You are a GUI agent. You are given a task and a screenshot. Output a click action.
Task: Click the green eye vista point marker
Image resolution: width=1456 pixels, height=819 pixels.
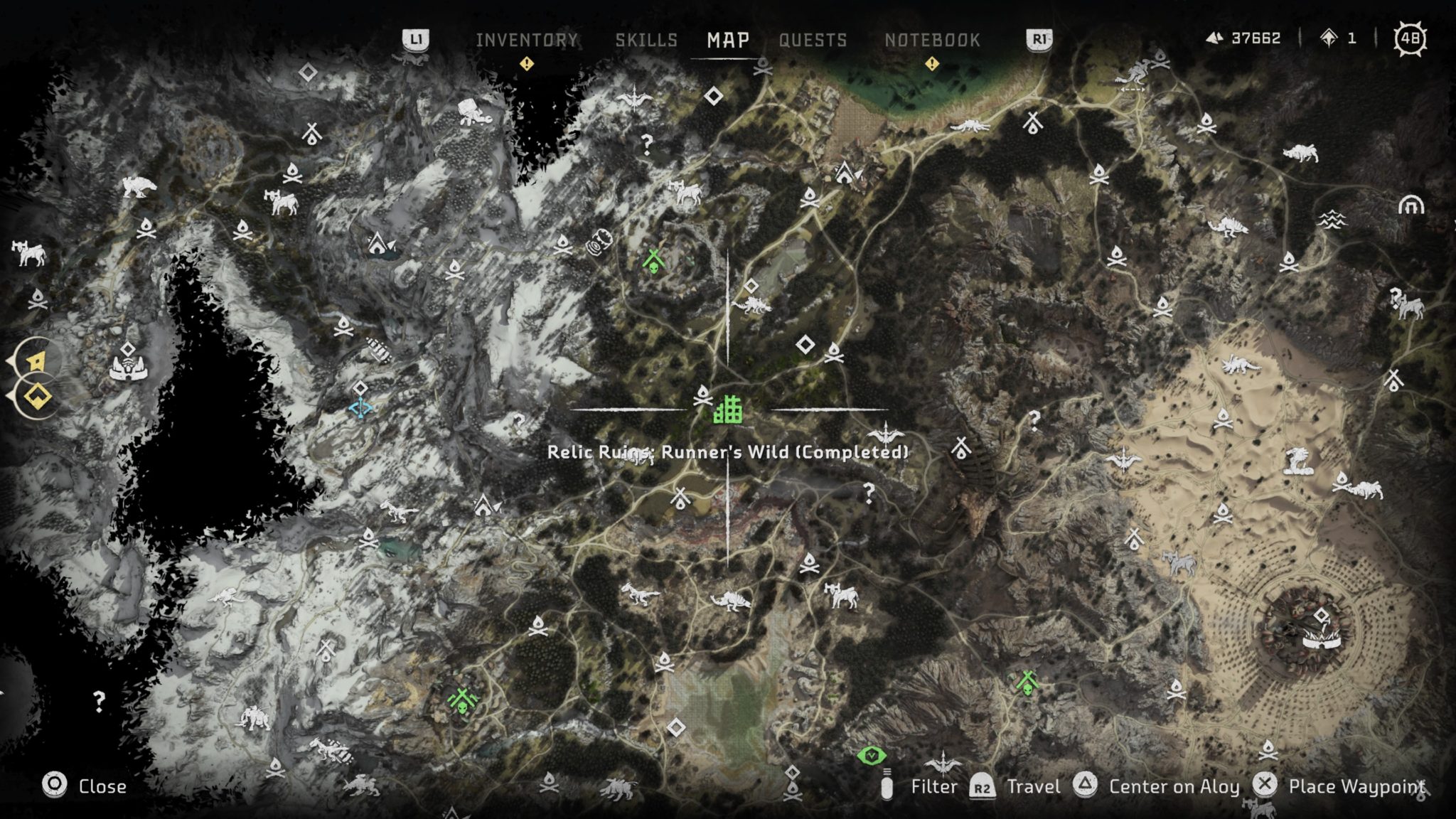tap(872, 756)
